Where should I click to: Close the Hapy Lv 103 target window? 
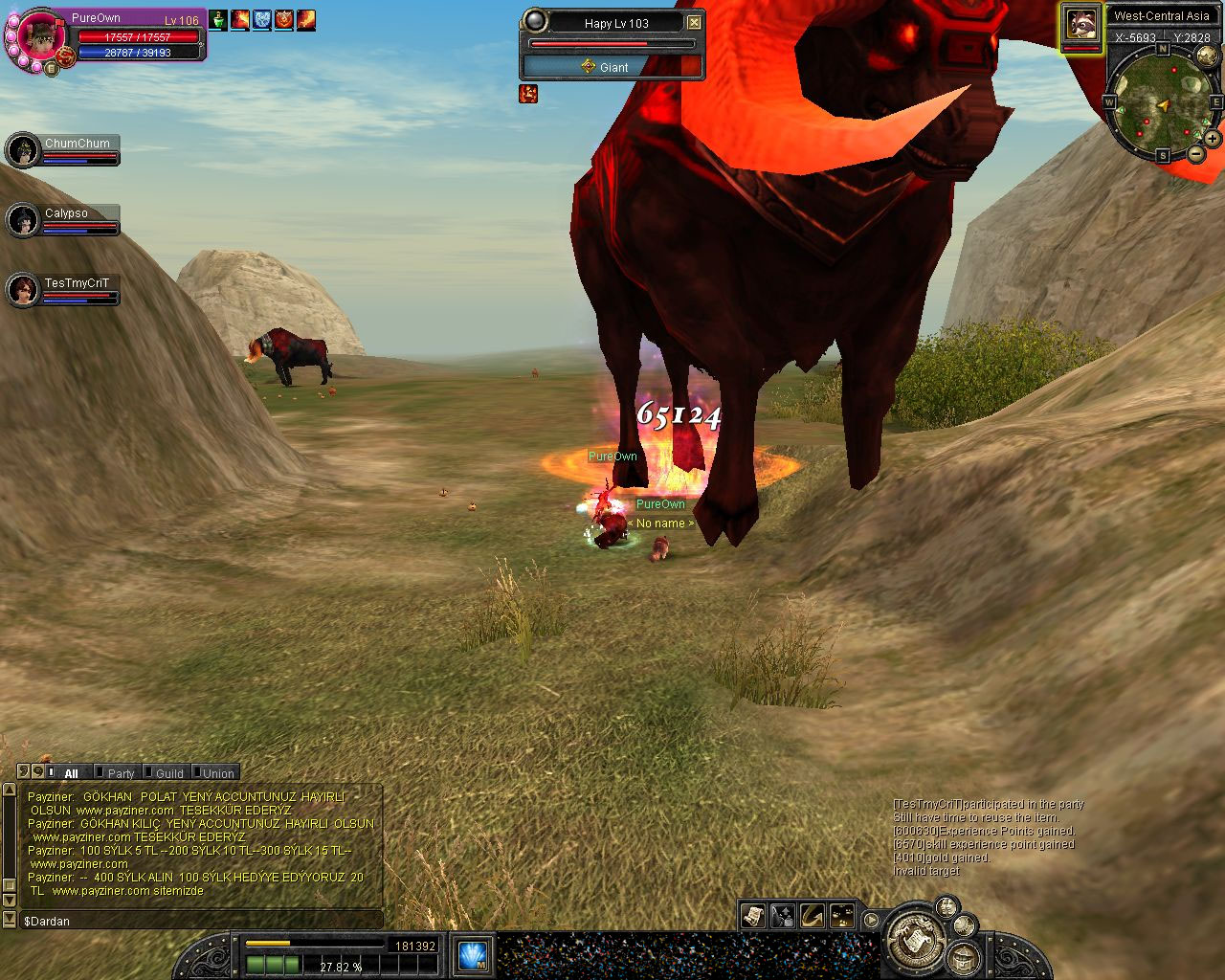coord(694,23)
